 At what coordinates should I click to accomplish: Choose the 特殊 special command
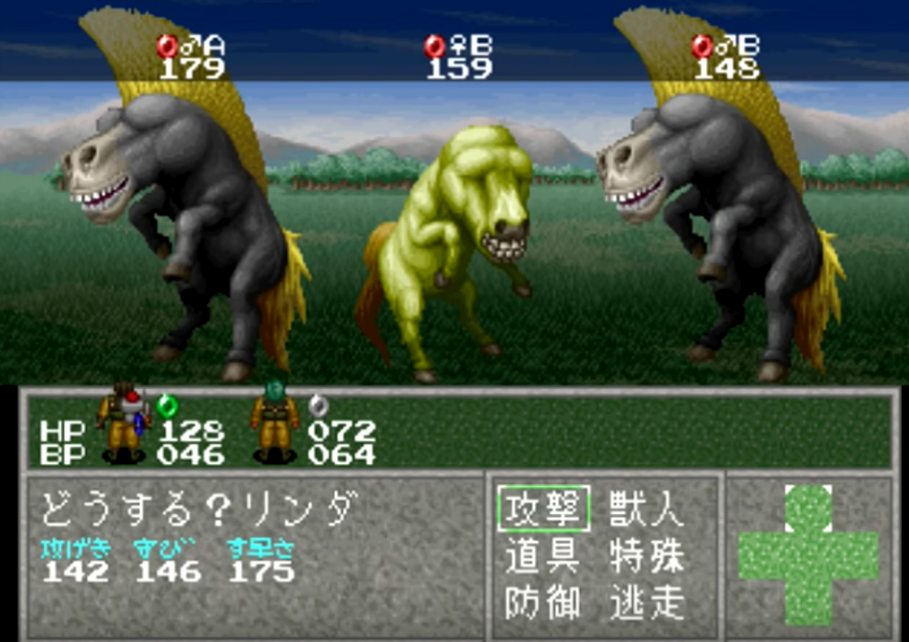[646, 556]
